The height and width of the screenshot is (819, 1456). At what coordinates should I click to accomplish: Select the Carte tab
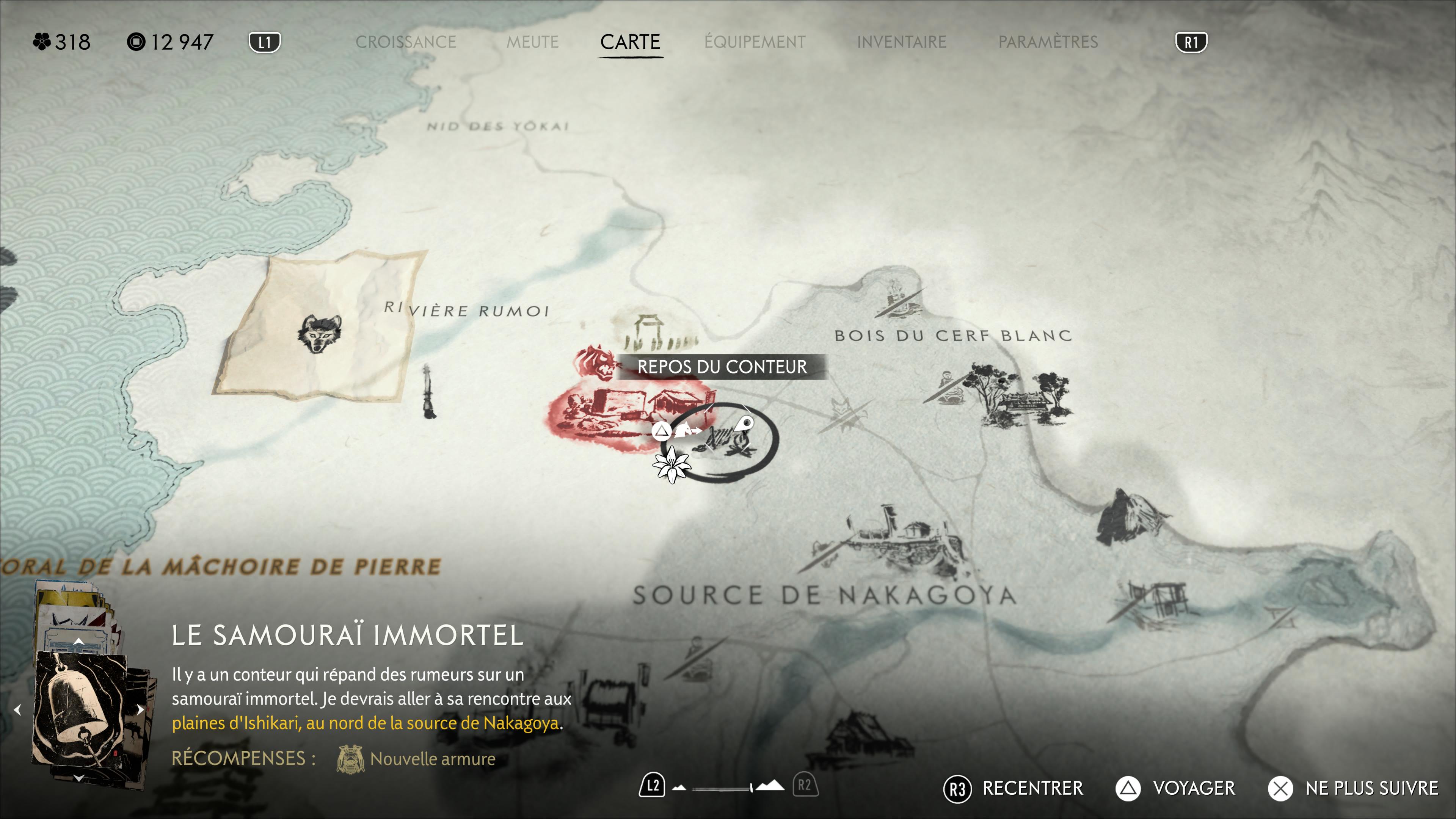click(630, 42)
